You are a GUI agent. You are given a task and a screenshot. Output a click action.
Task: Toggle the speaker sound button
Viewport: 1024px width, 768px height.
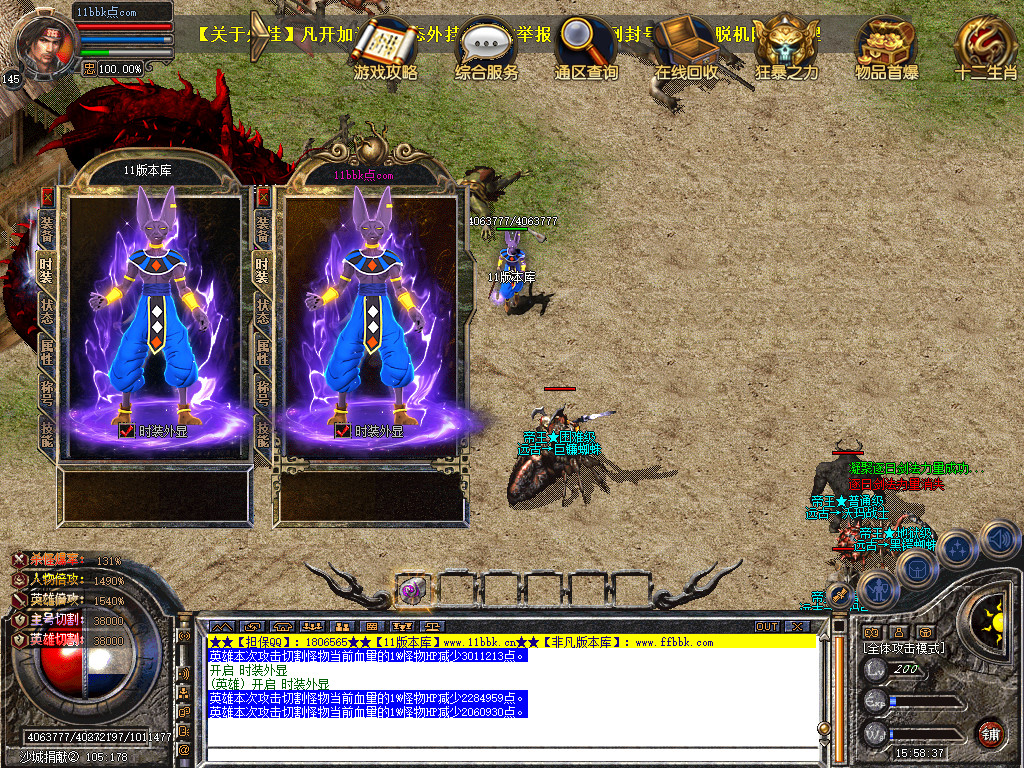1000,540
